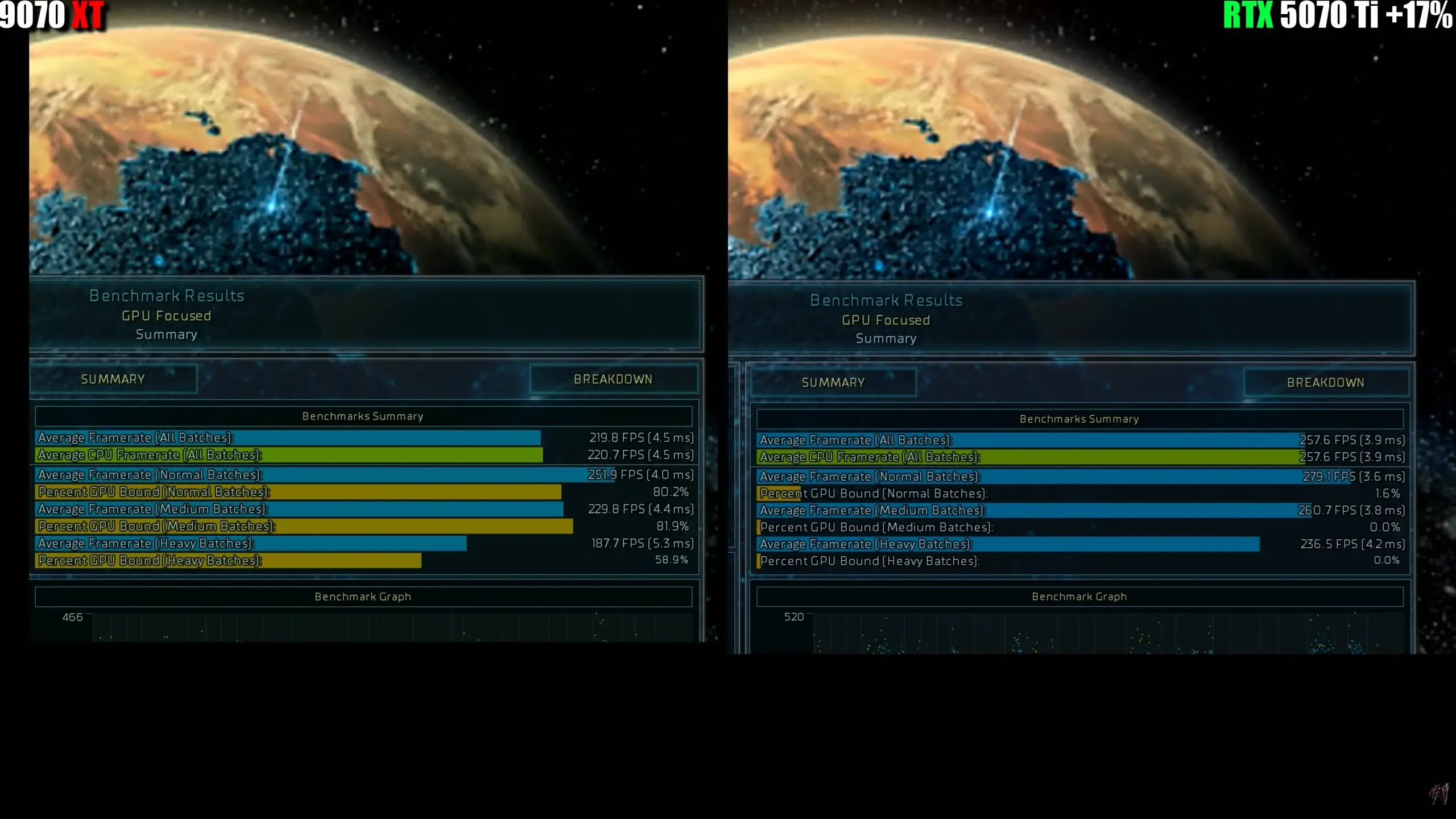Open the BREAKDOWN view on the 5070 Ti results
Viewport: 1456px width, 819px height.
coord(1327,382)
